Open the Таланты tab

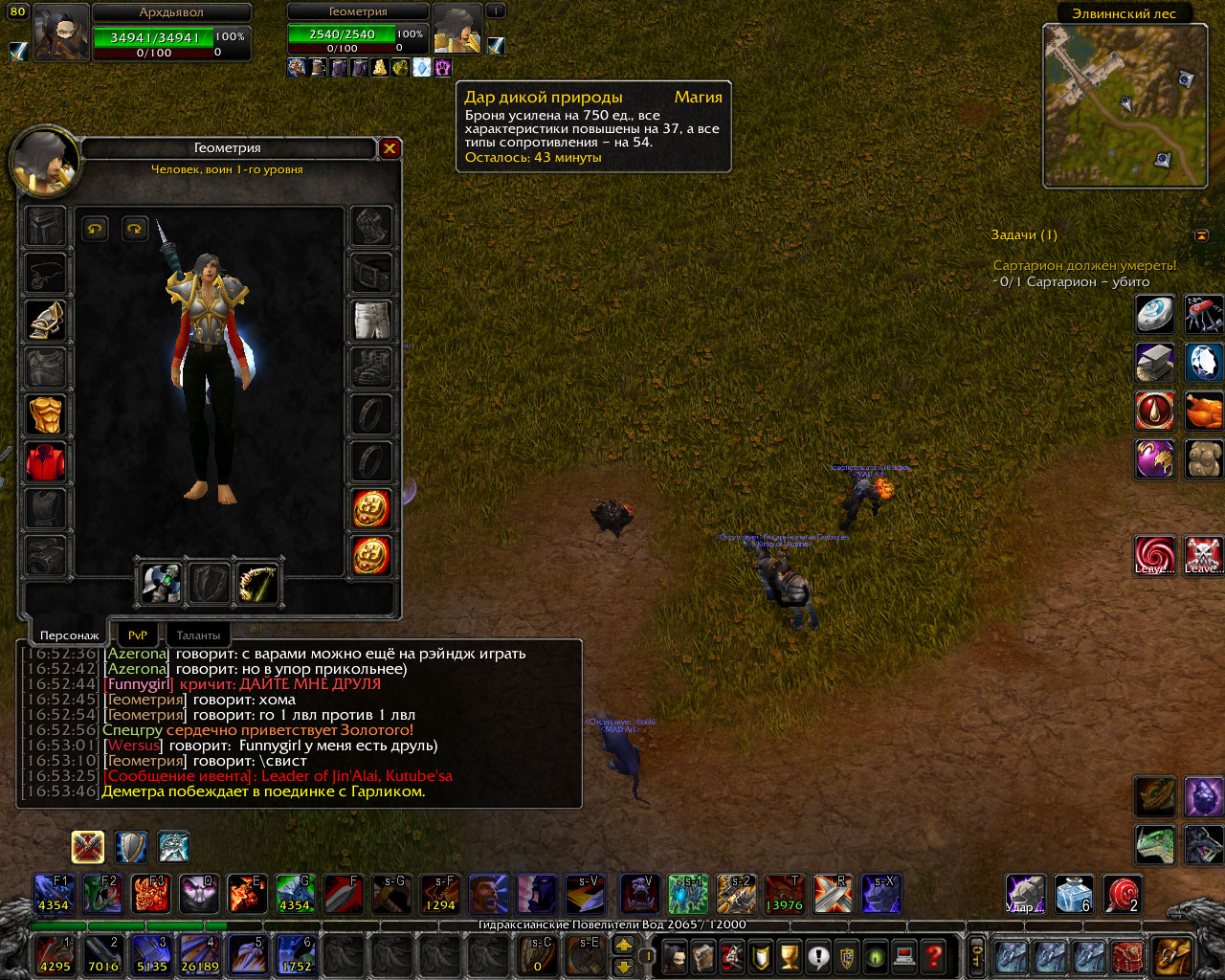tap(198, 635)
